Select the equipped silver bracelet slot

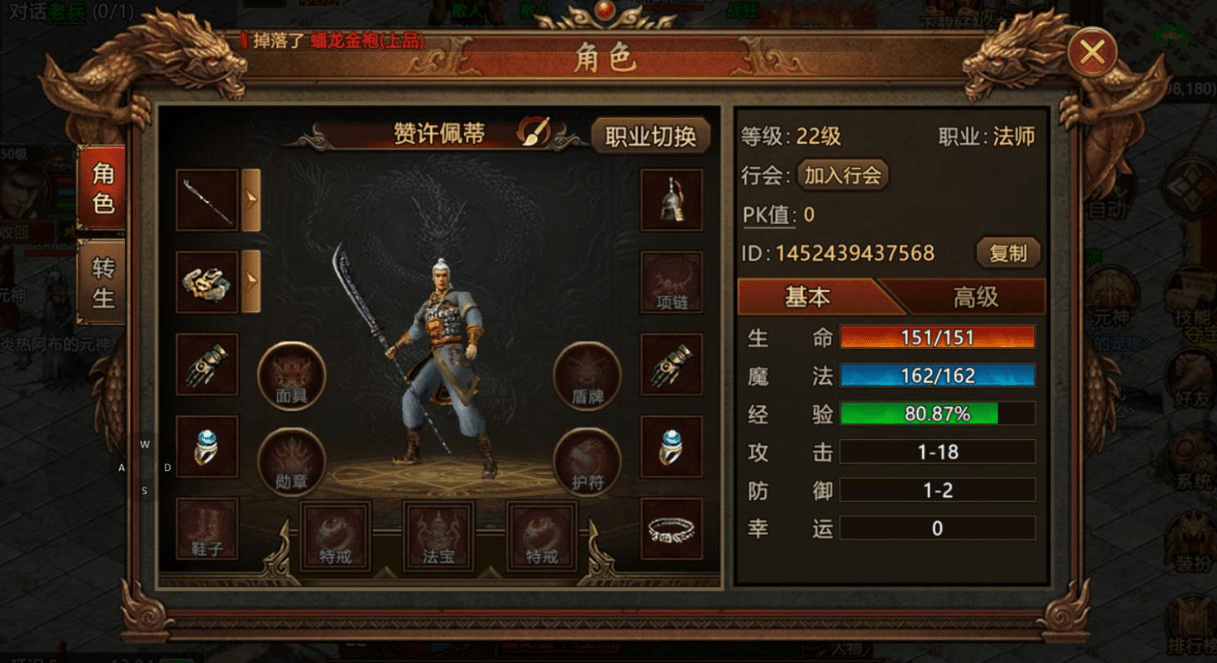[671, 529]
